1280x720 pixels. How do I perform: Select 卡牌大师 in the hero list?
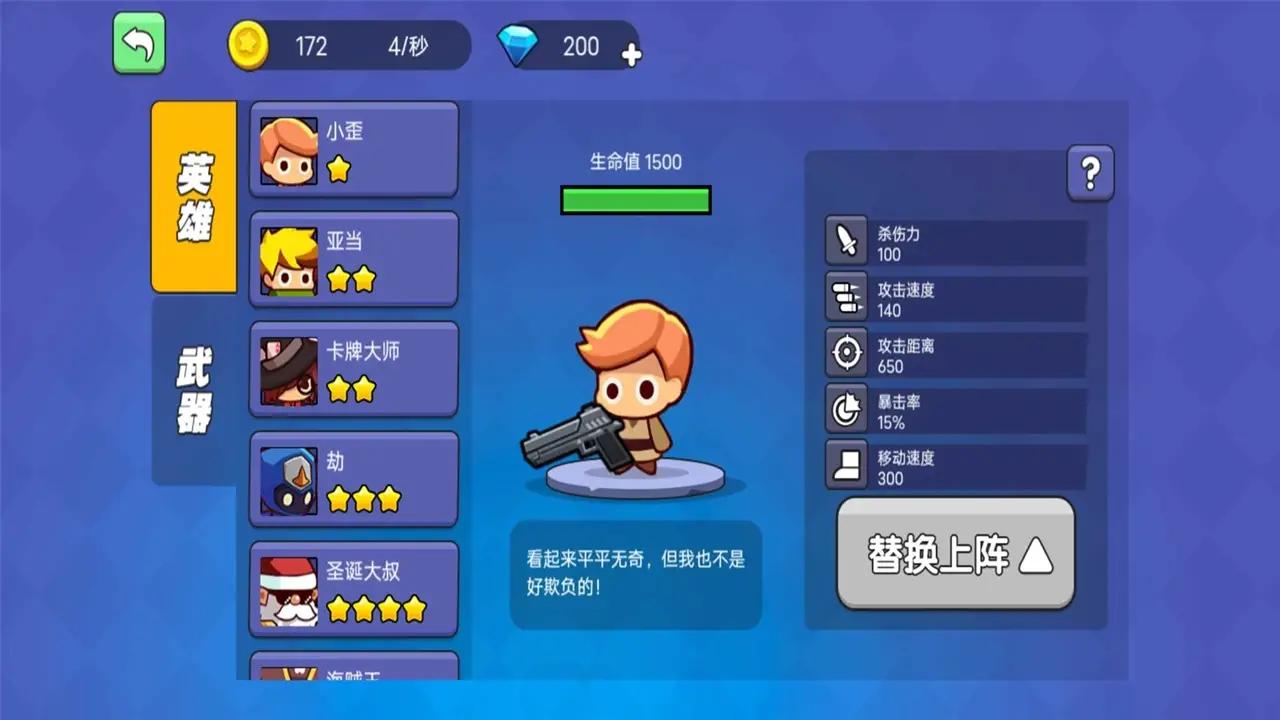click(x=353, y=368)
